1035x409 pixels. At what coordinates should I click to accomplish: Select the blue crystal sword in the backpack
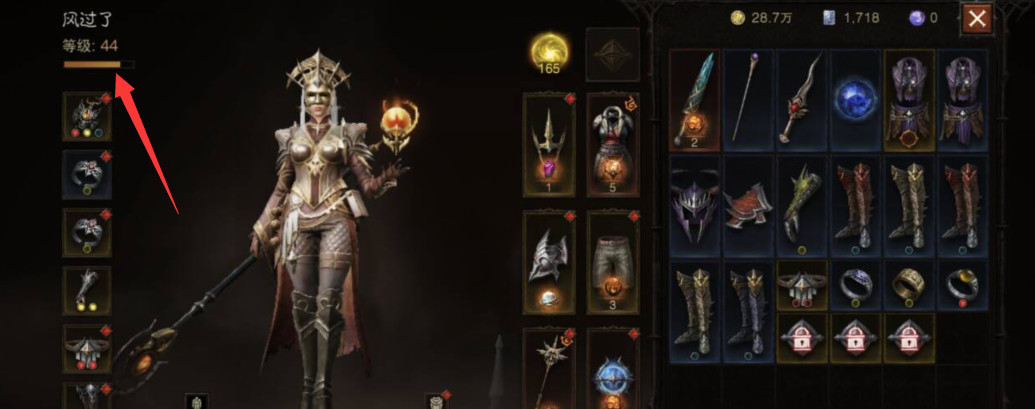(694, 98)
